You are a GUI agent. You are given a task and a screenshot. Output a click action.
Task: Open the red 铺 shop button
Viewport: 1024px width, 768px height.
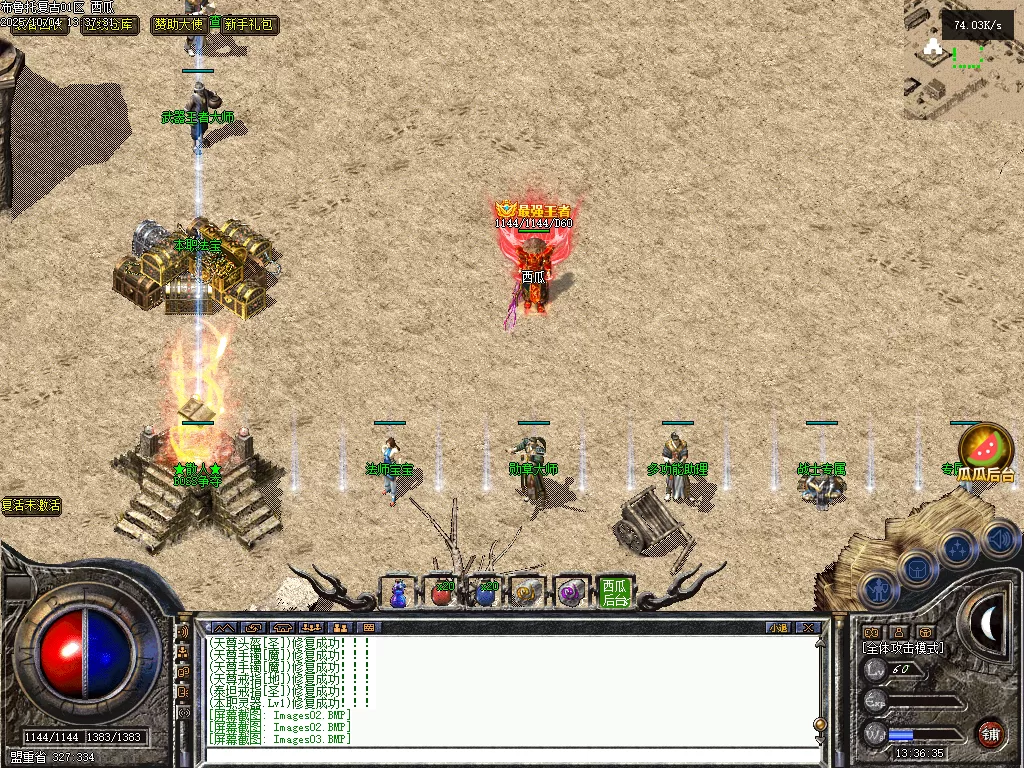pyautogui.click(x=990, y=733)
